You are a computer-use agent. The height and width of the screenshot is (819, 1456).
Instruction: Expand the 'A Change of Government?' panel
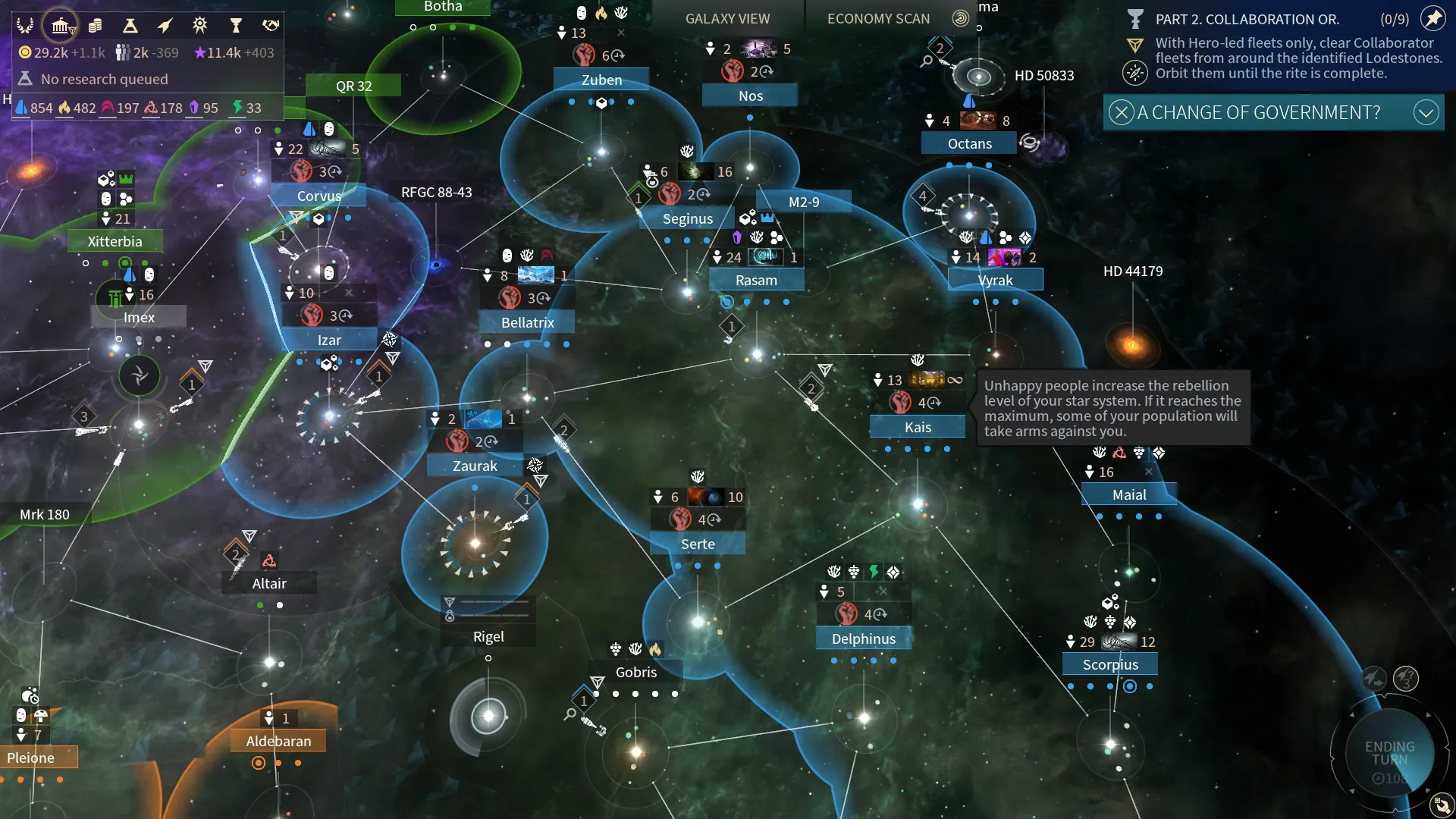coord(1426,112)
